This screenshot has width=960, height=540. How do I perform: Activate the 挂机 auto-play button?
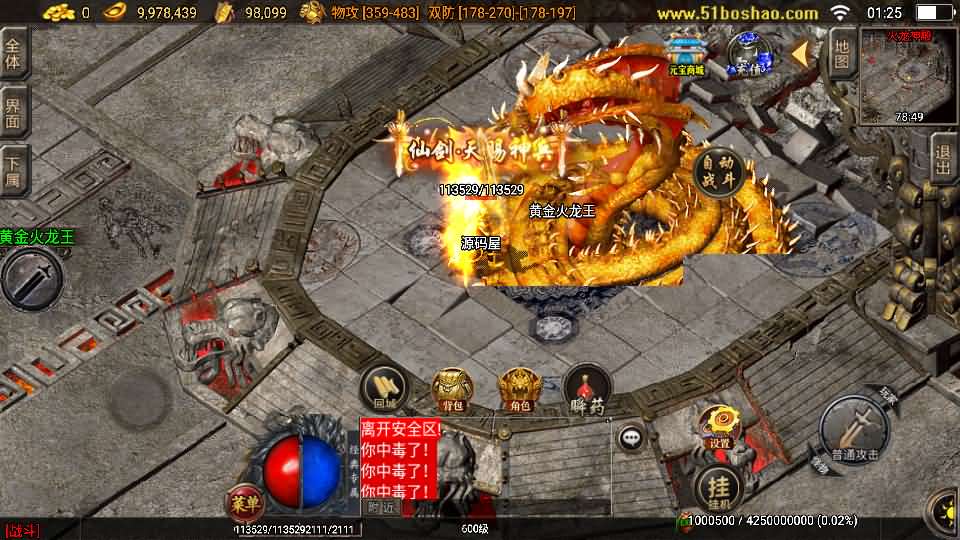718,487
